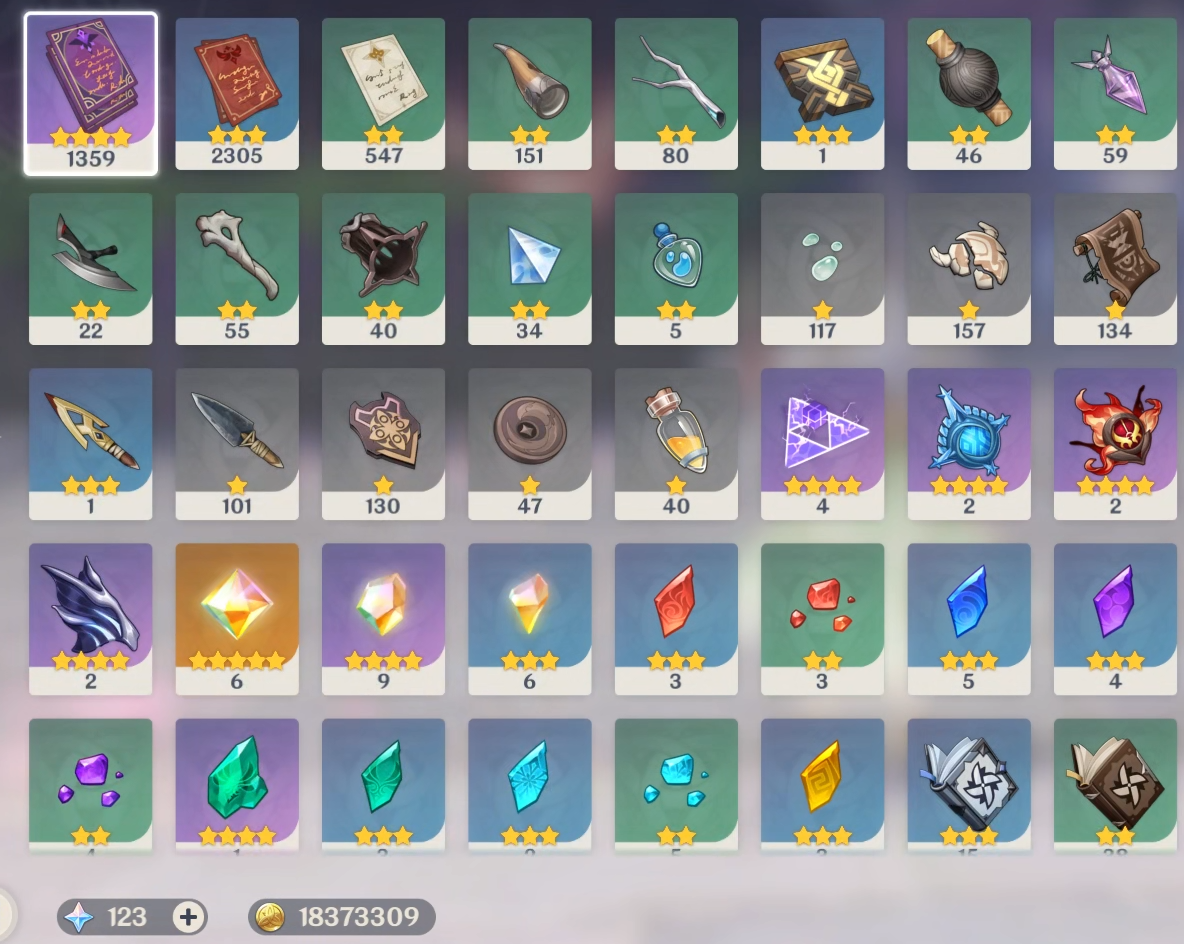1184x944 pixels.
Task: Select the curved axe blade item
Action: (90, 267)
